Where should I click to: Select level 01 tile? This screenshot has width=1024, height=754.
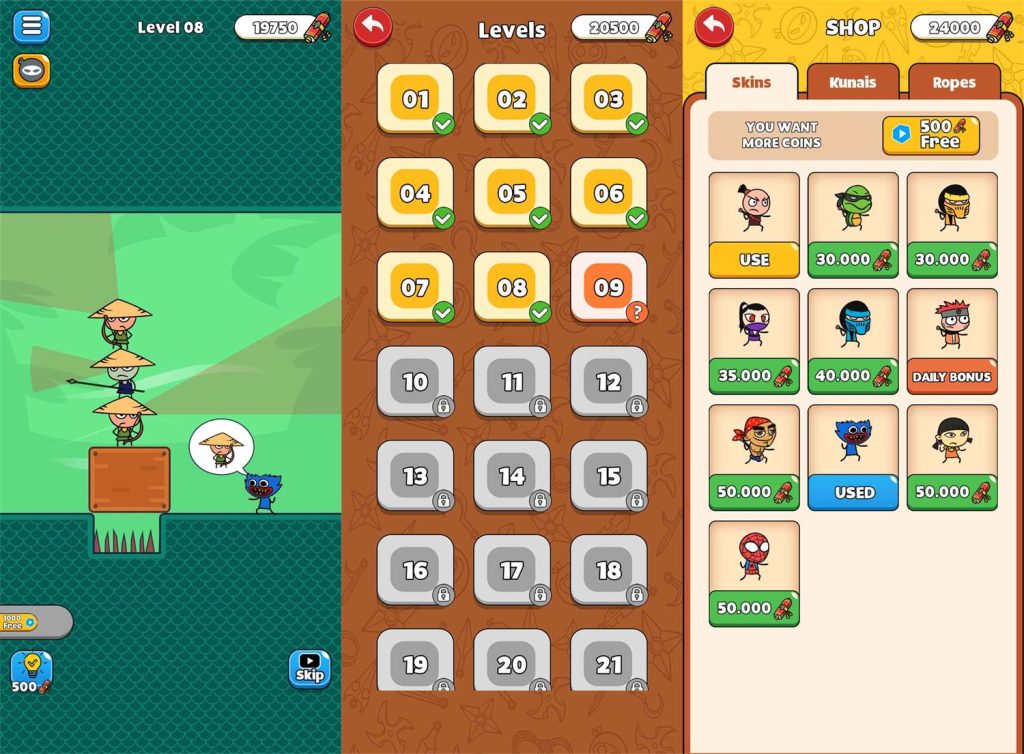coord(415,99)
